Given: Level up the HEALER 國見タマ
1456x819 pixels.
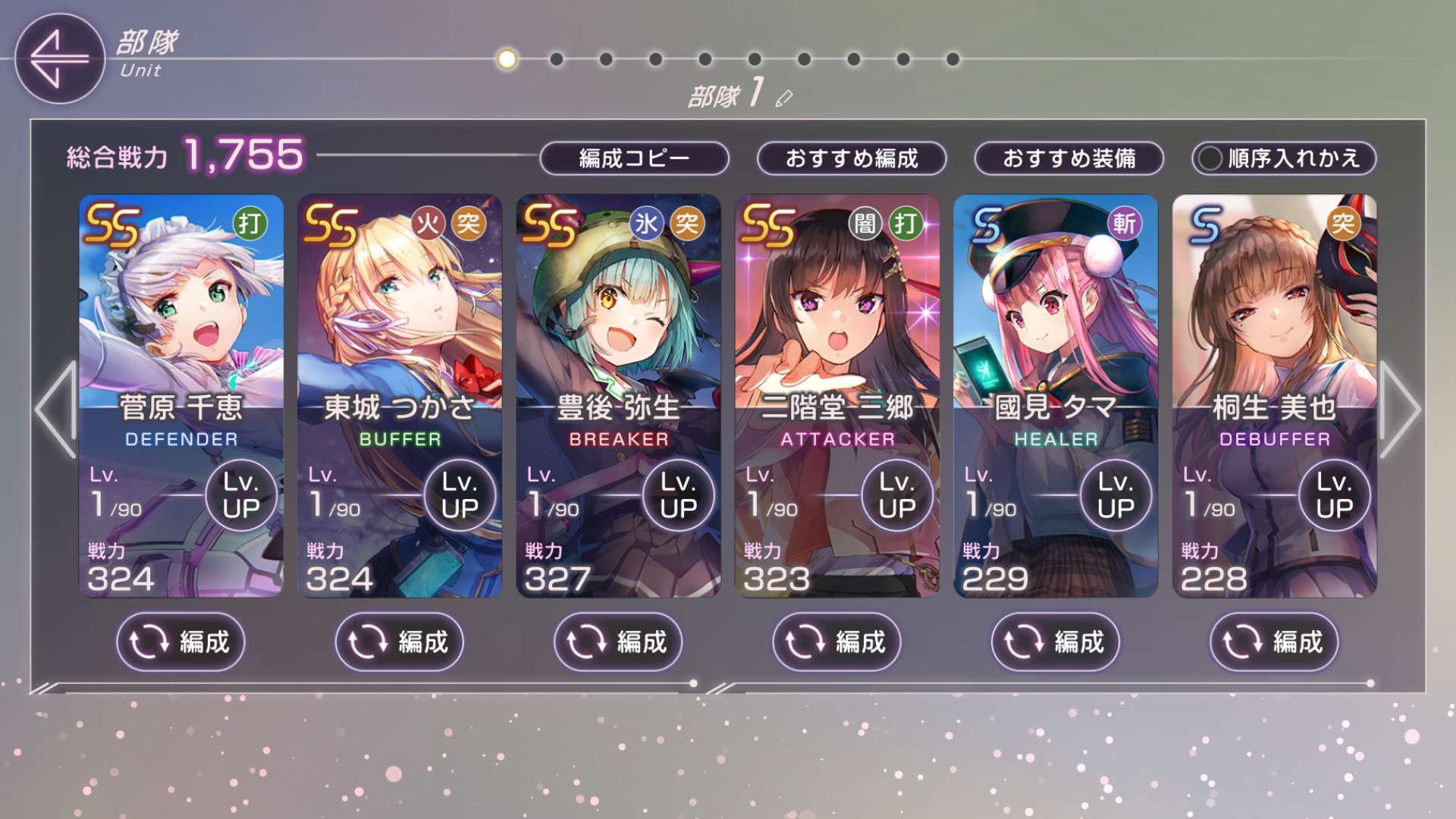Looking at the screenshot, I should (x=1116, y=496).
